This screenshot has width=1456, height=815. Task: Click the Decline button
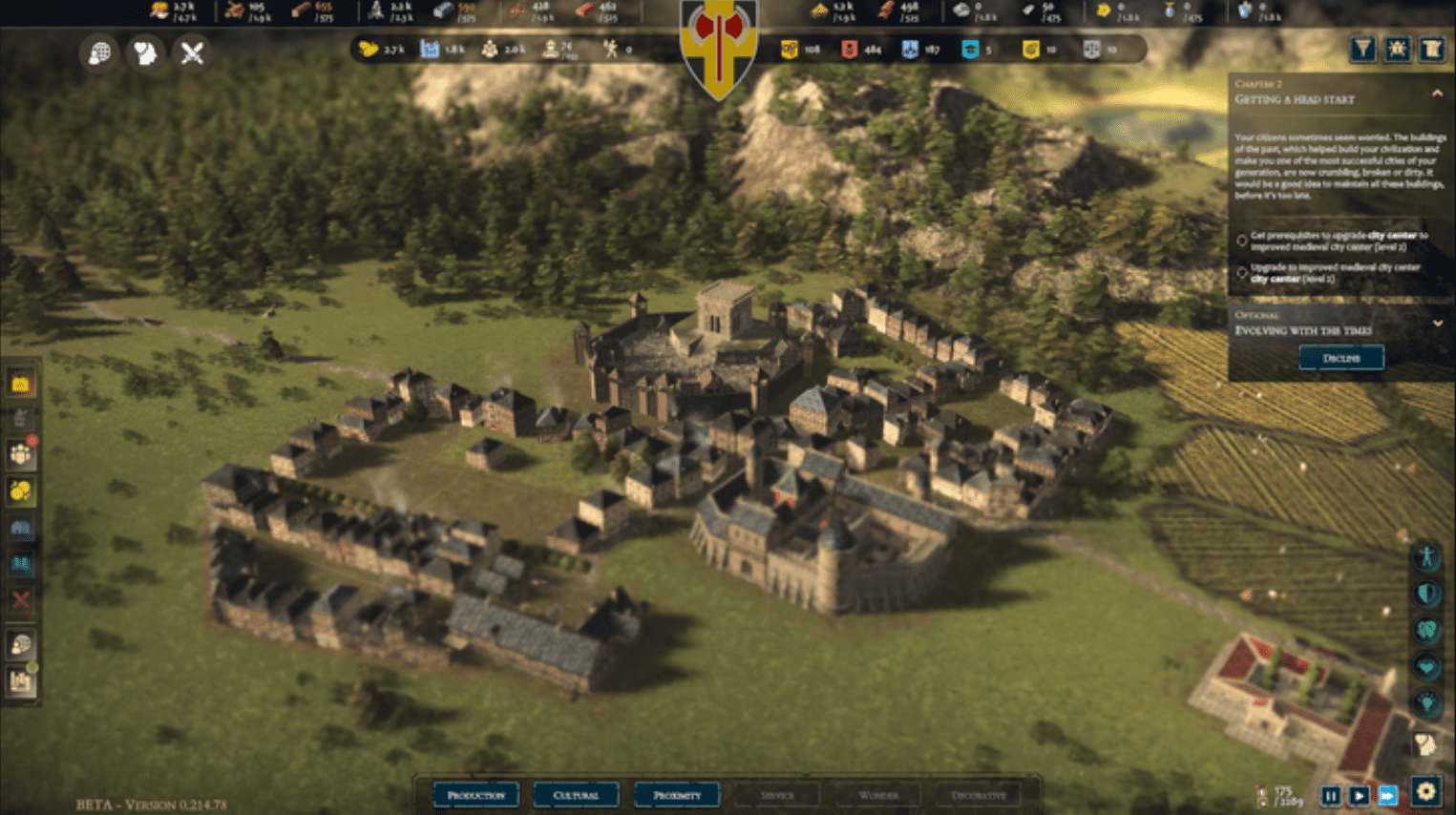[x=1341, y=357]
